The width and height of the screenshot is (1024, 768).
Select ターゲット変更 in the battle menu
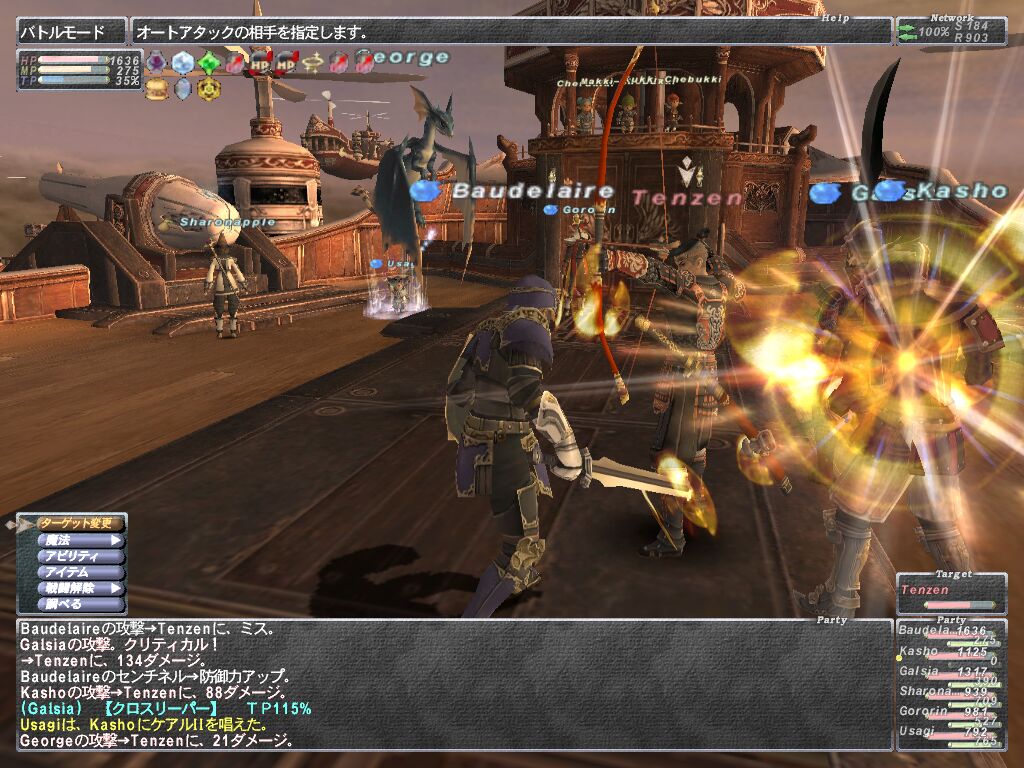tap(78, 522)
